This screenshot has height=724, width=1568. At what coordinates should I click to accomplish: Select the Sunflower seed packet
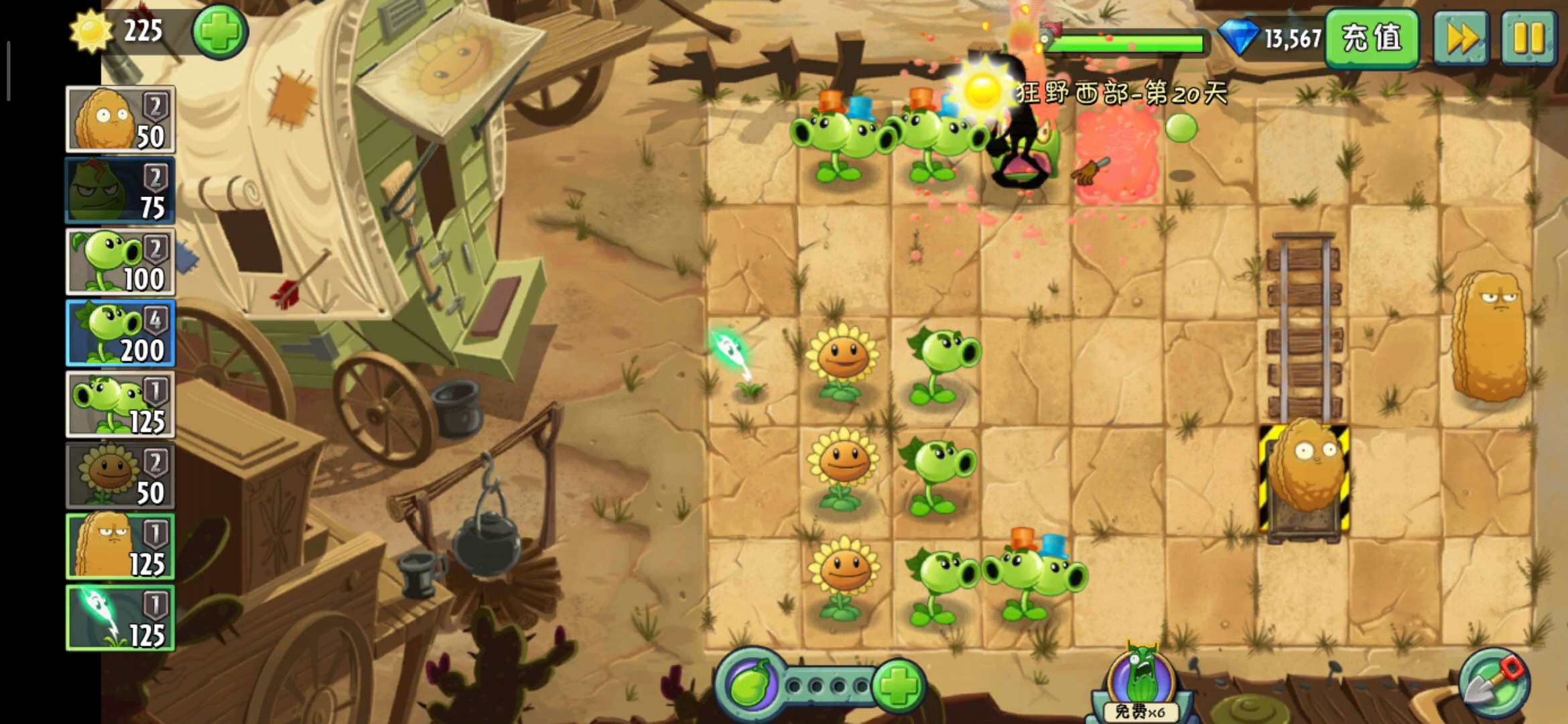(x=120, y=476)
